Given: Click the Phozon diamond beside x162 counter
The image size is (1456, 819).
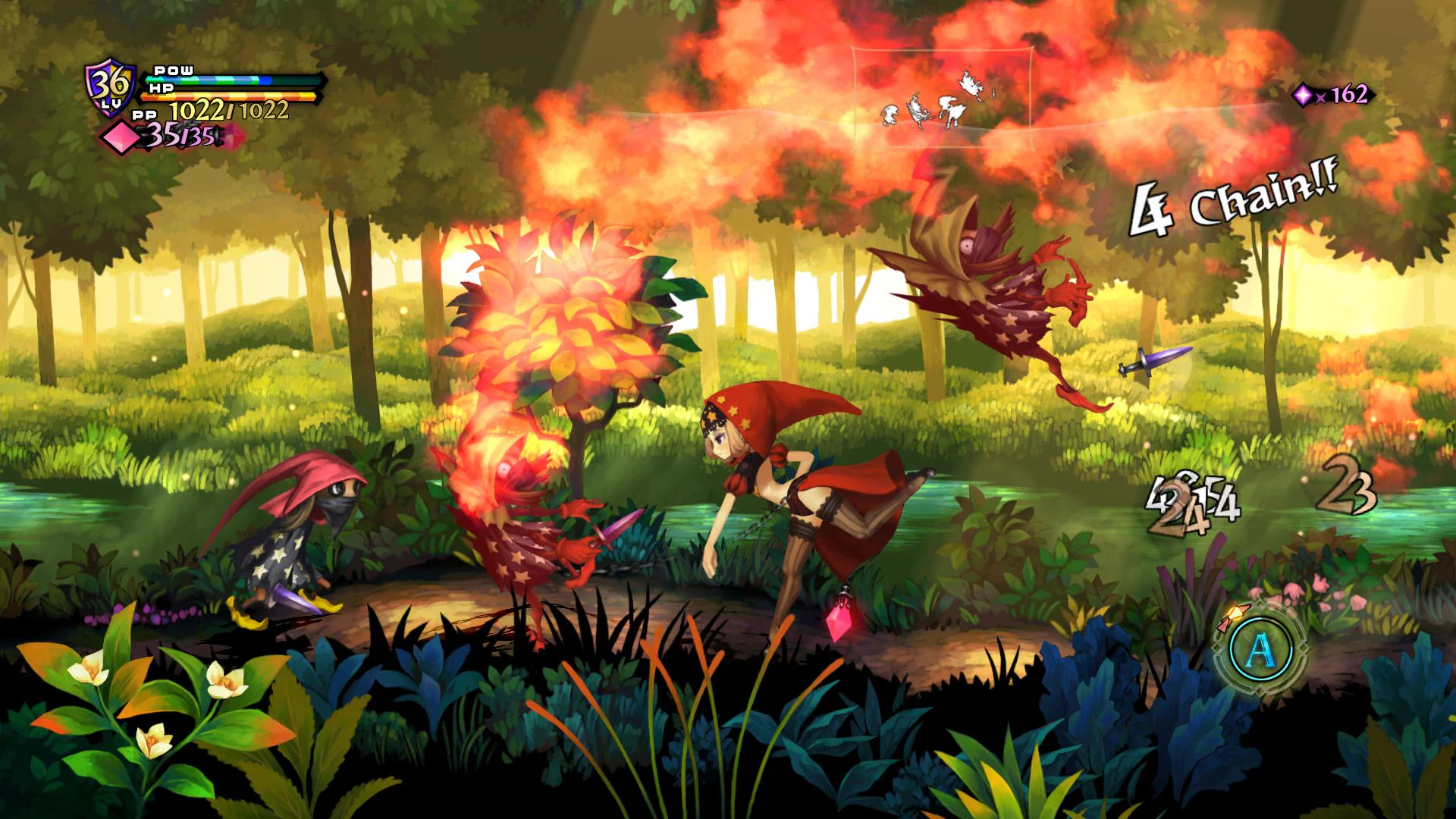Looking at the screenshot, I should (x=1301, y=95).
